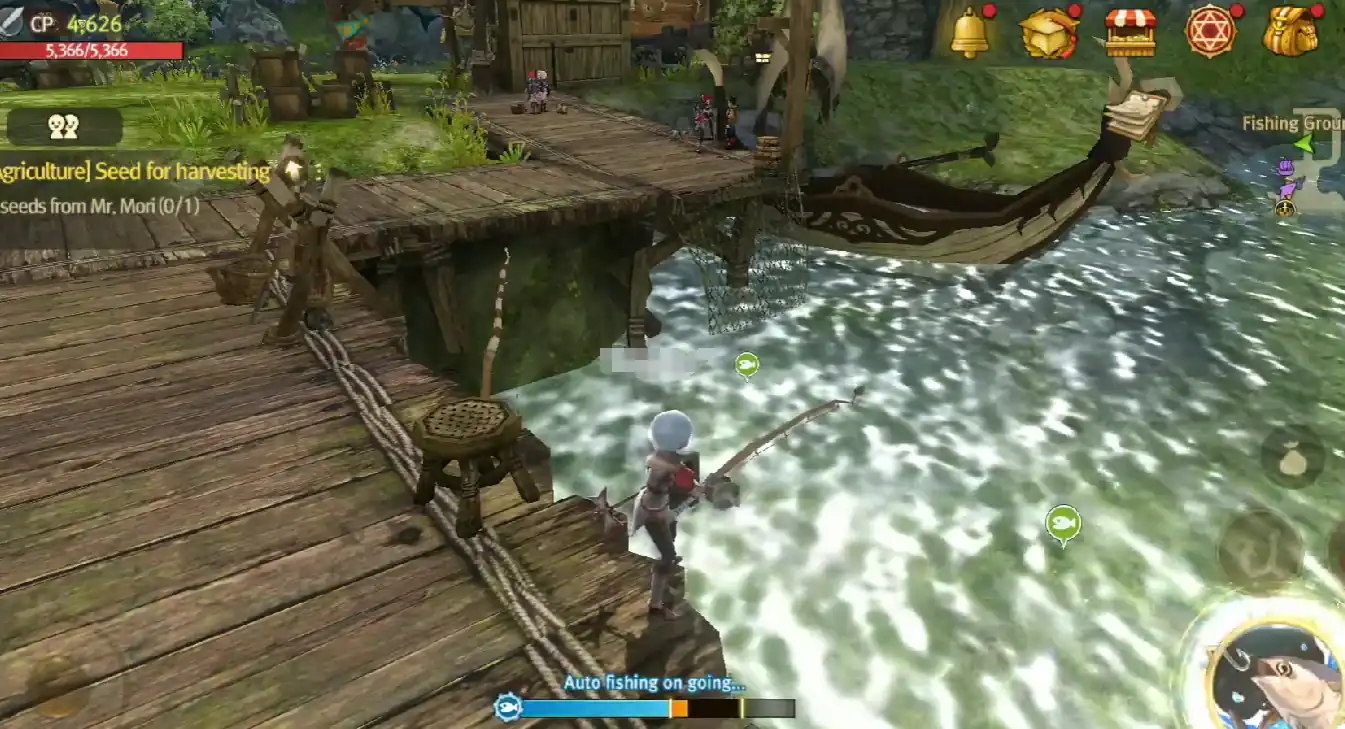Screen dimensions: 1345x729
Task: Tap the quest arrow icon beside Seed for harvesting
Action: [x=293, y=170]
